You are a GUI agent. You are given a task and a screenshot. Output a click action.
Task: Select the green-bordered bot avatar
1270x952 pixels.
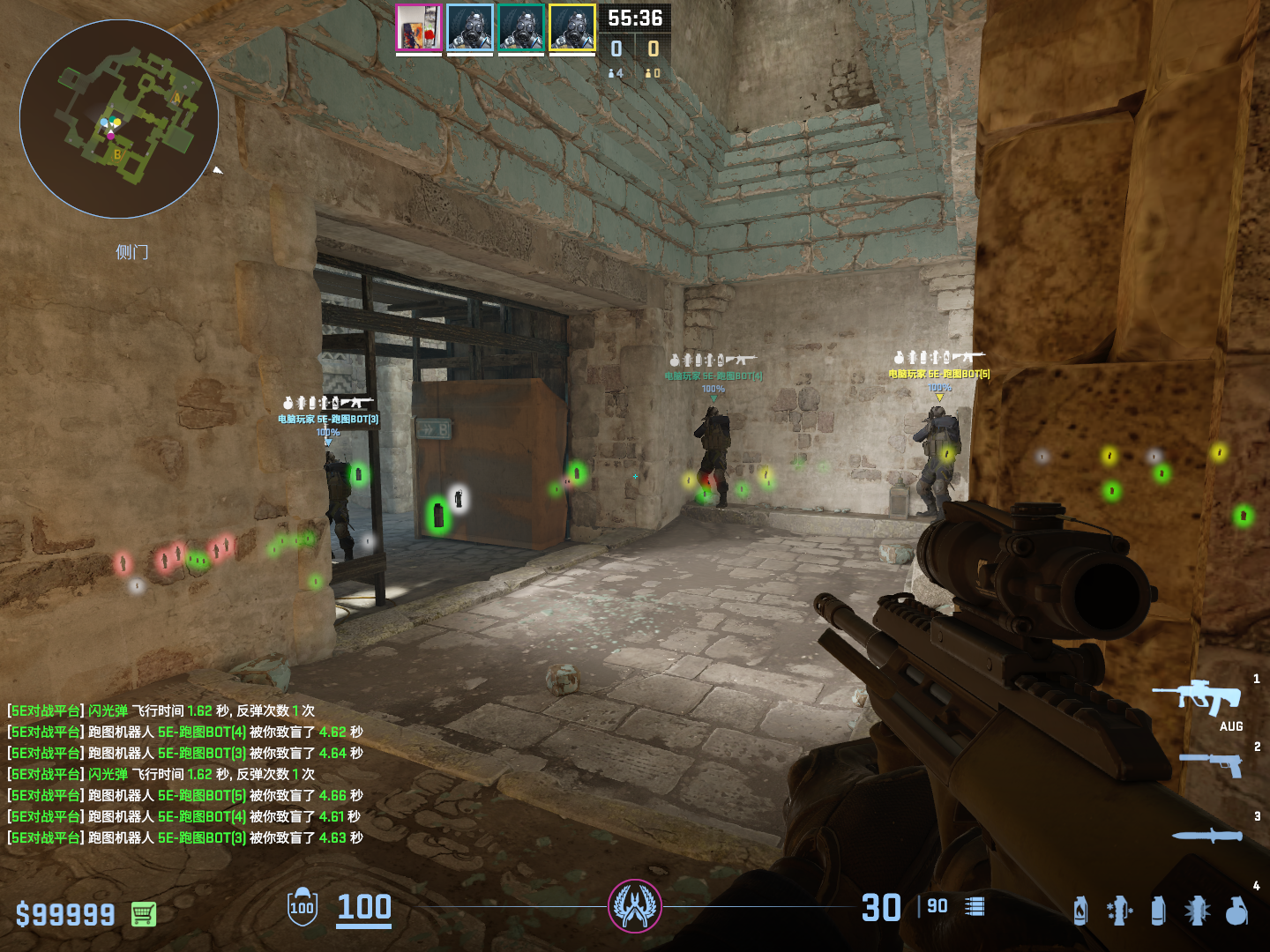click(521, 28)
